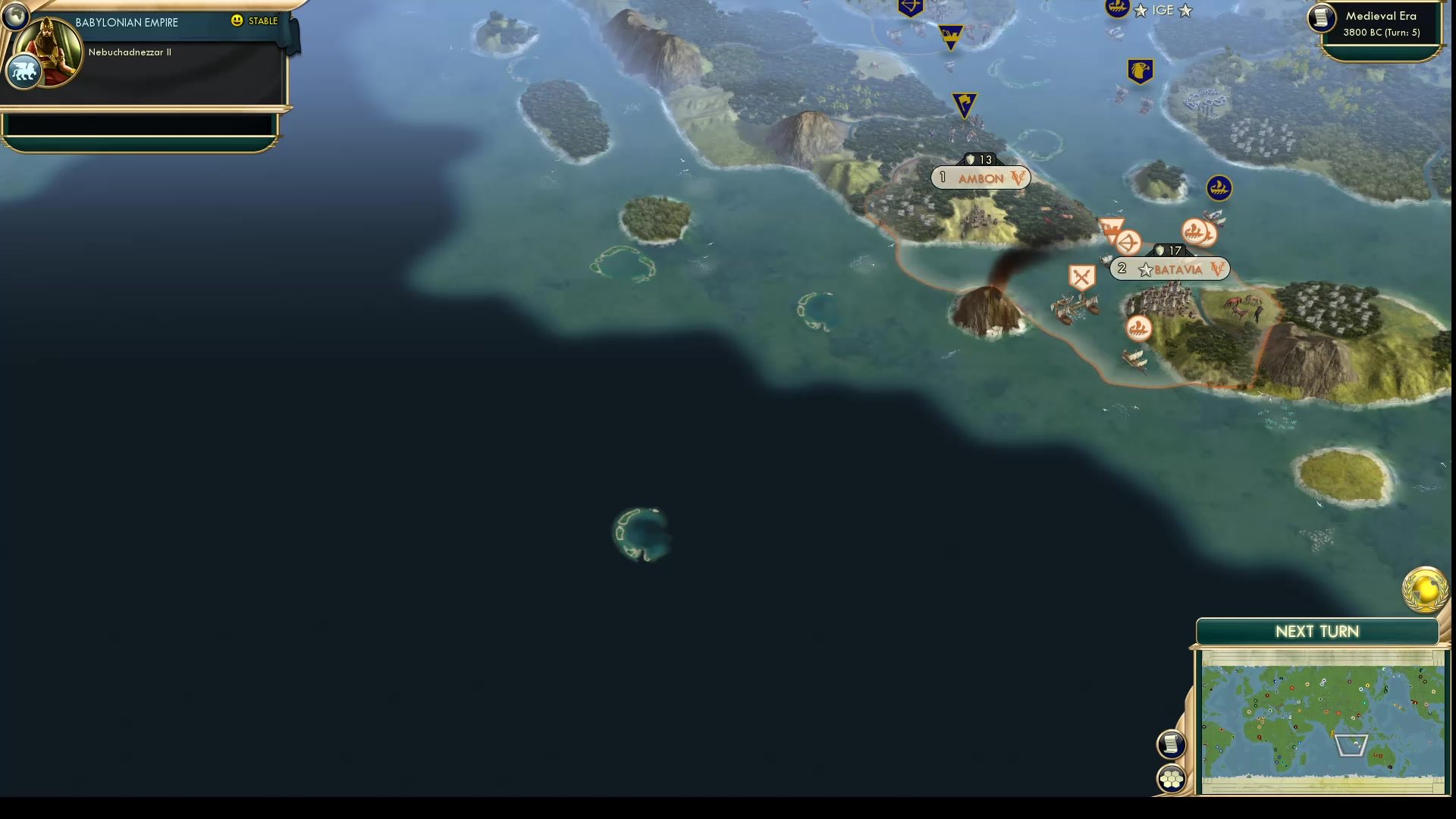Image resolution: width=1456 pixels, height=819 pixels.
Task: Select the eagle unit flag near the coast
Action: click(1140, 71)
